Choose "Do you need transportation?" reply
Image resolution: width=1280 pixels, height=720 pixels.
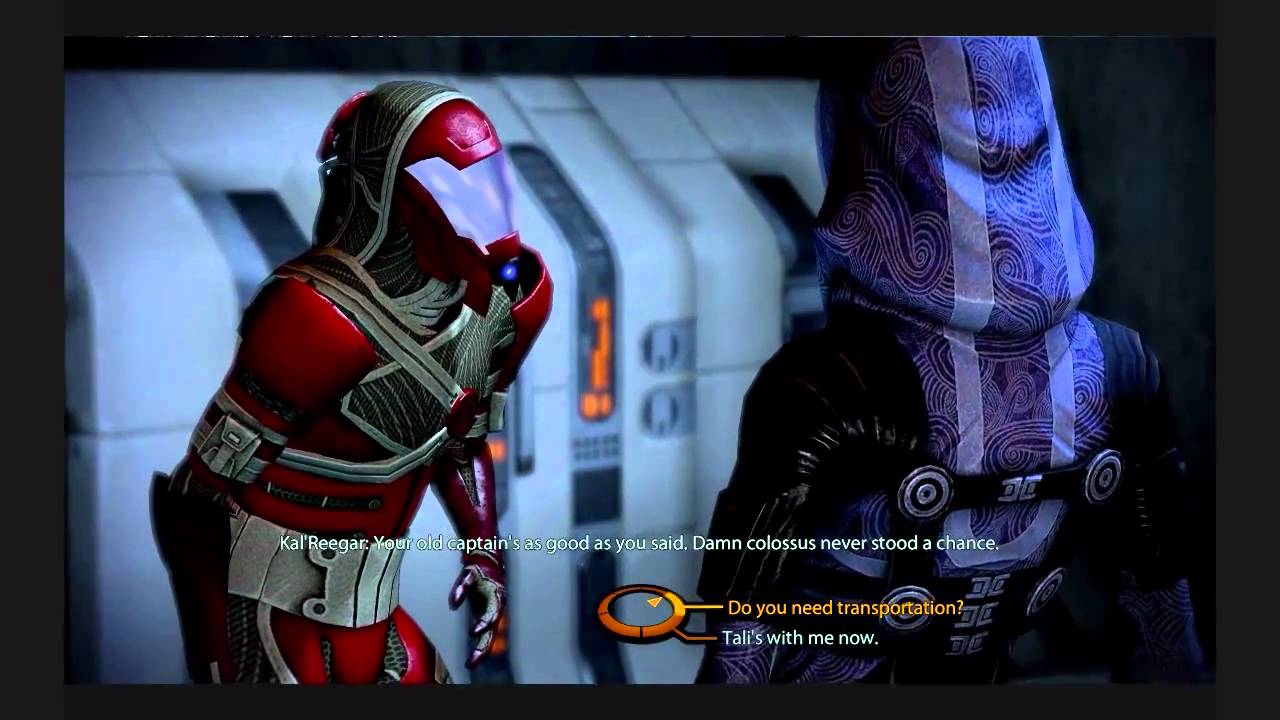845,607
